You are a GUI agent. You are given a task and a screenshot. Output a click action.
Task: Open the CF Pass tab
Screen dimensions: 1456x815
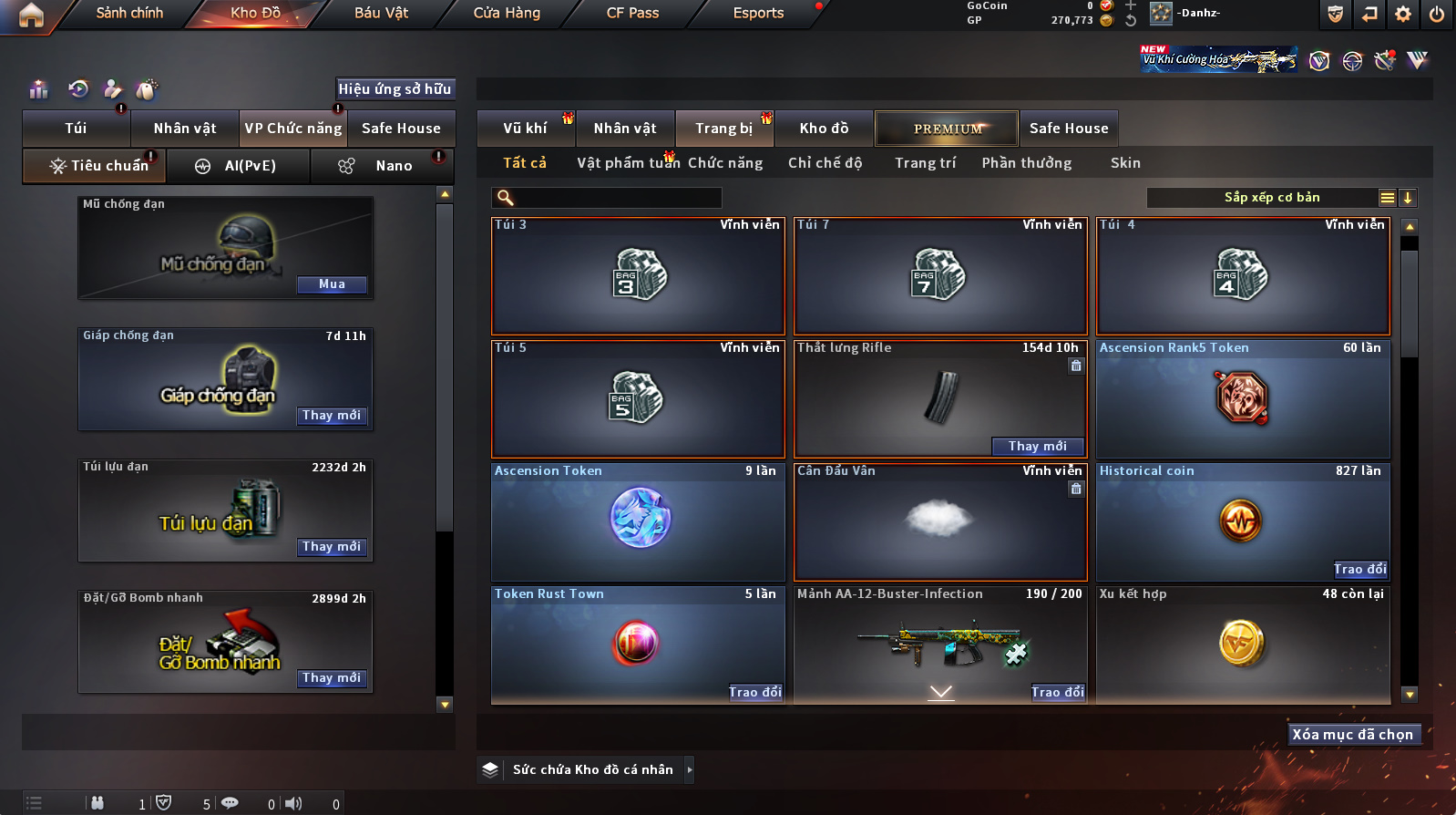tap(632, 14)
